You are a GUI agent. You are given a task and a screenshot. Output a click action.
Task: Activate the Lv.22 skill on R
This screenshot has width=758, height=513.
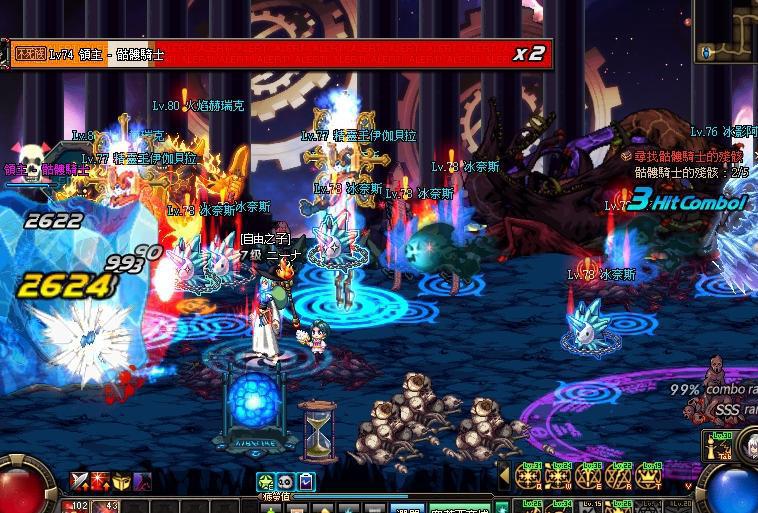(621, 478)
